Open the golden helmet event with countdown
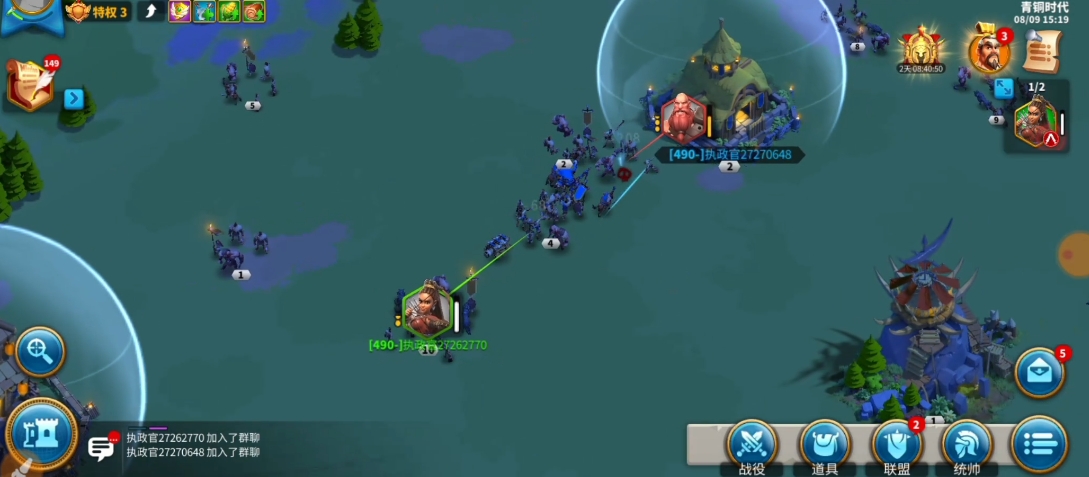 click(x=921, y=47)
